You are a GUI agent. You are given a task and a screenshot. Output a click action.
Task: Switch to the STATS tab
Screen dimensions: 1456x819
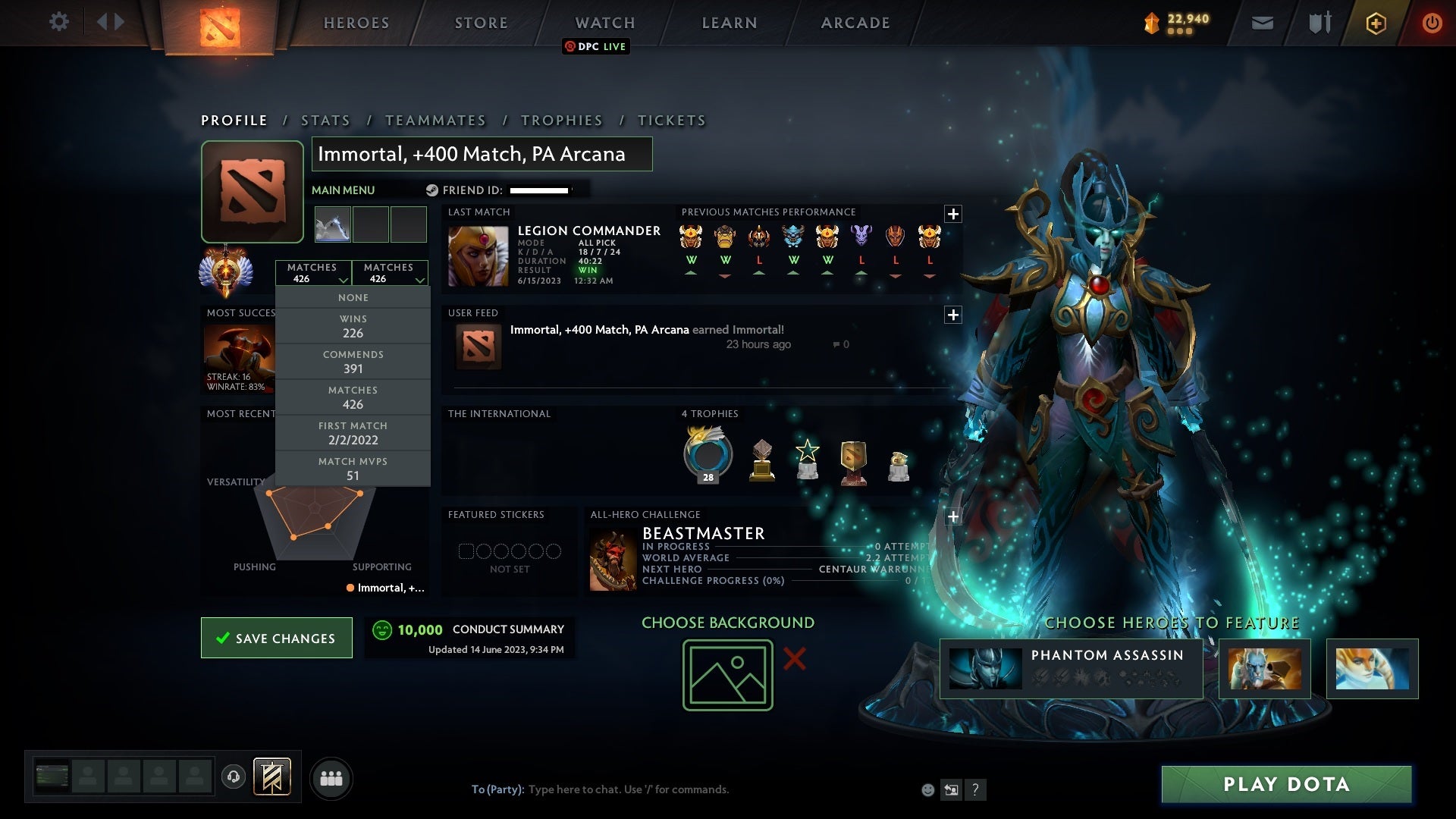point(325,120)
